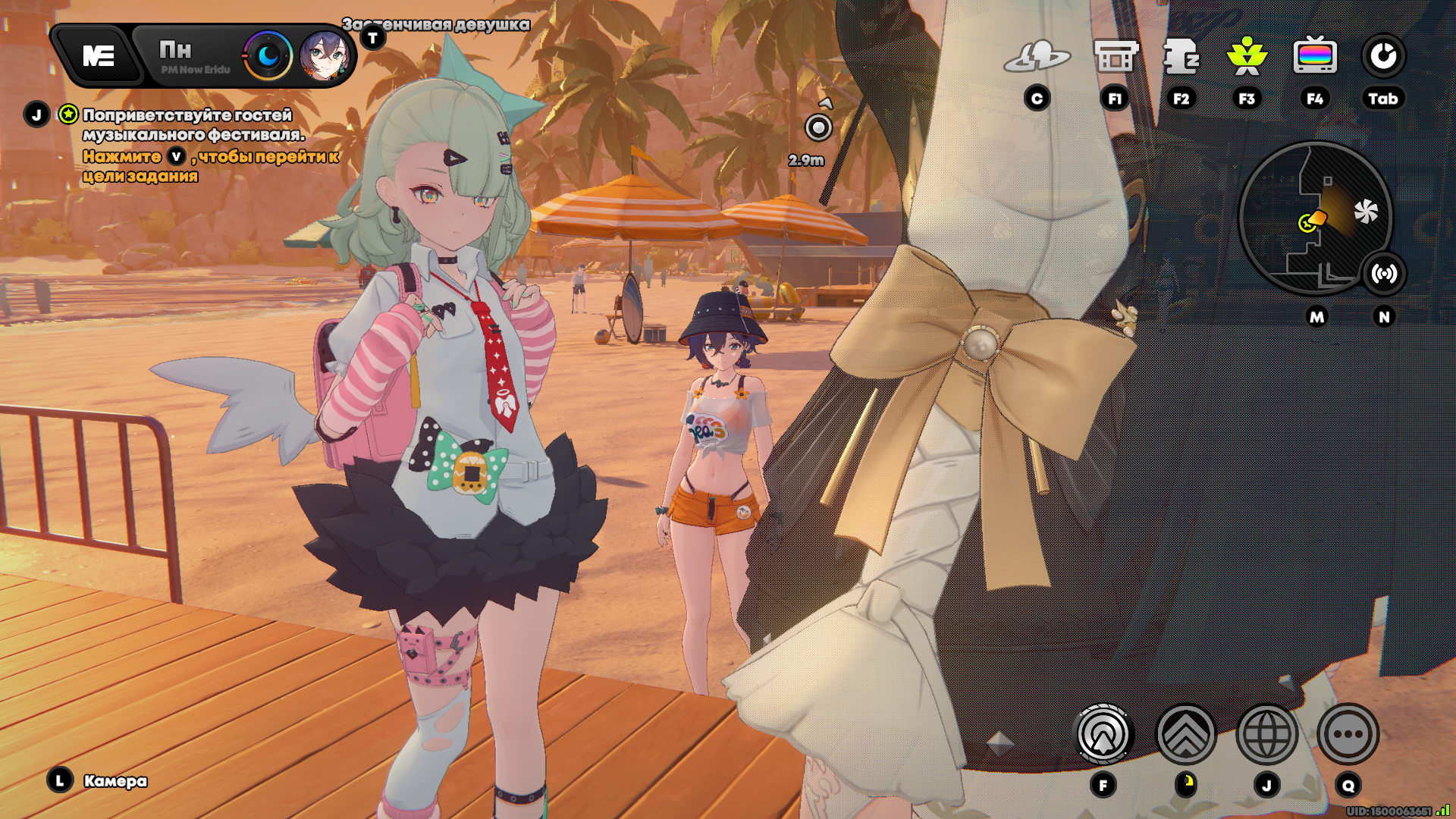Activate the circular target interact button

point(1103,734)
